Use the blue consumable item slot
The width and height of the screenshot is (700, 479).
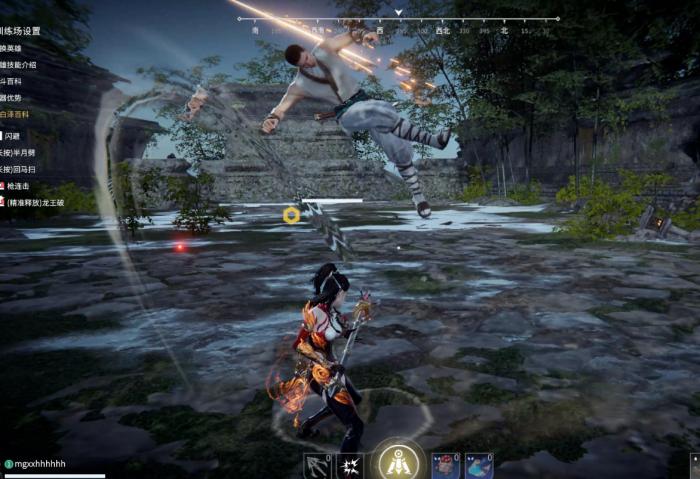[479, 466]
